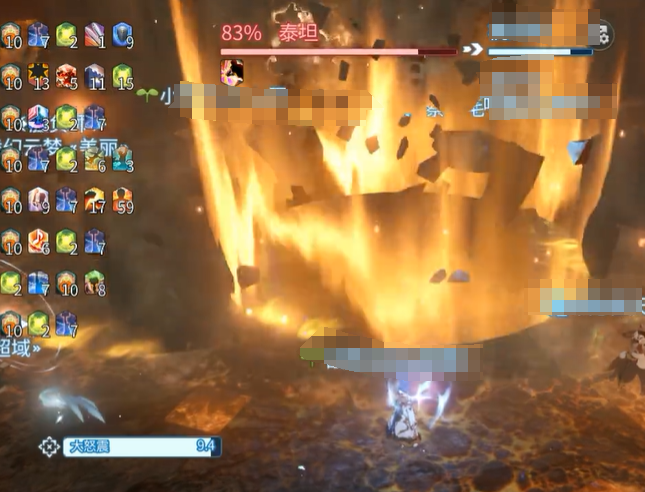
Task: Select the debuff icon under Titan's health bar
Action: [233, 70]
